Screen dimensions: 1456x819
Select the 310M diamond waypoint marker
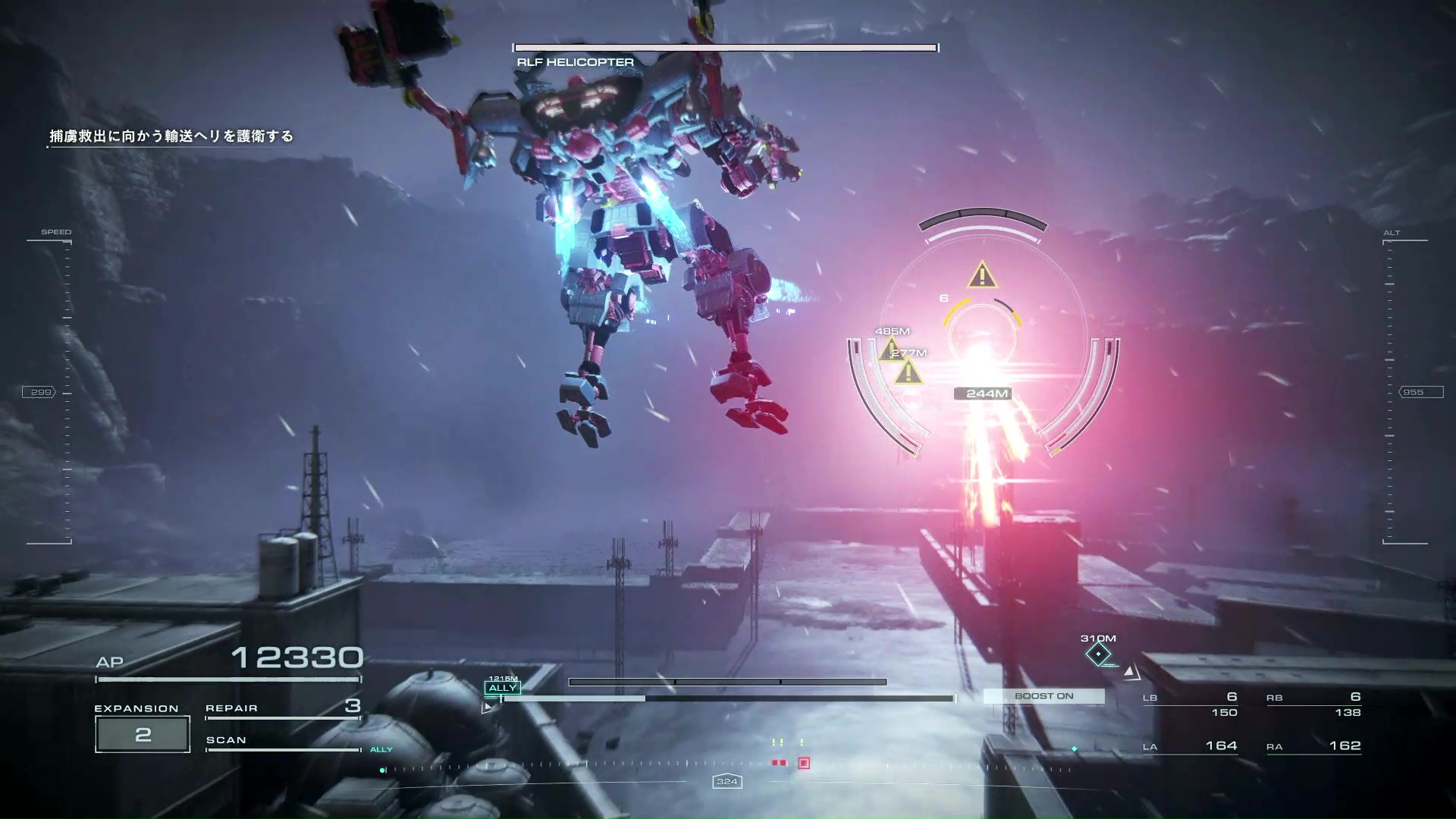coord(1098,654)
